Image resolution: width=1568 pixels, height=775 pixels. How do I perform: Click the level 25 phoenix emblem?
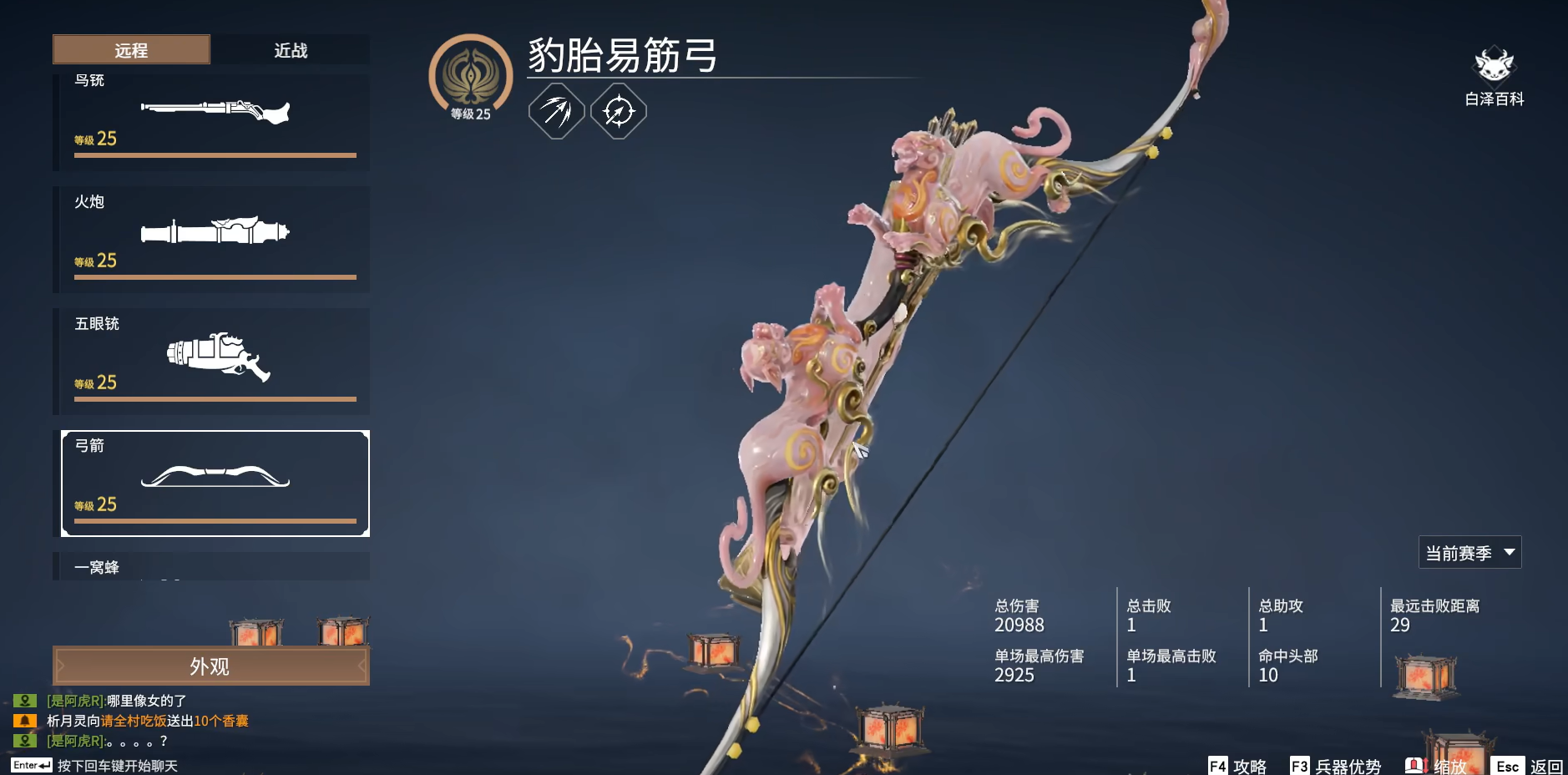coord(473,75)
